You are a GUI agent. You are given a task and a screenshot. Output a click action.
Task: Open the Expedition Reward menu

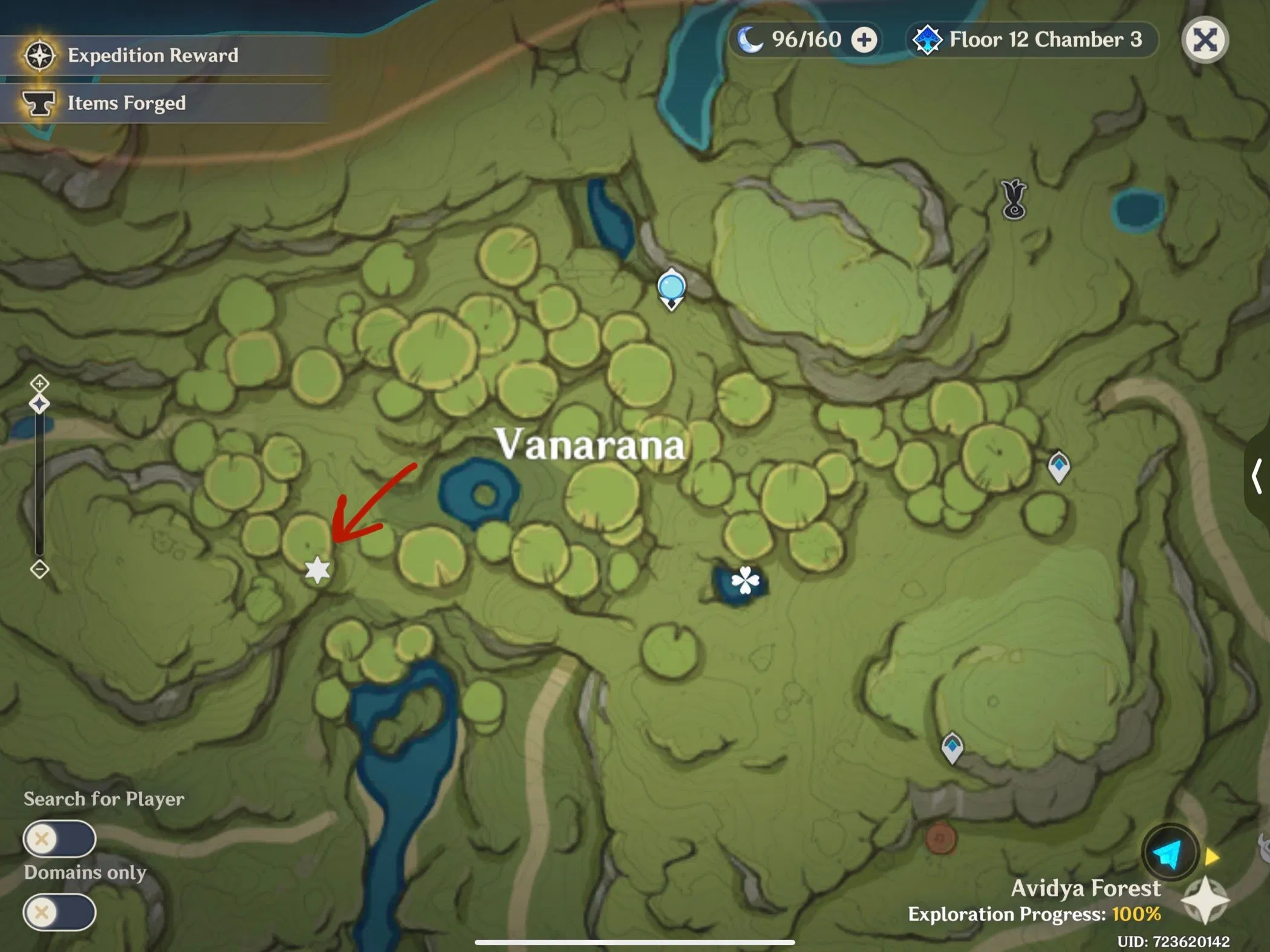151,56
